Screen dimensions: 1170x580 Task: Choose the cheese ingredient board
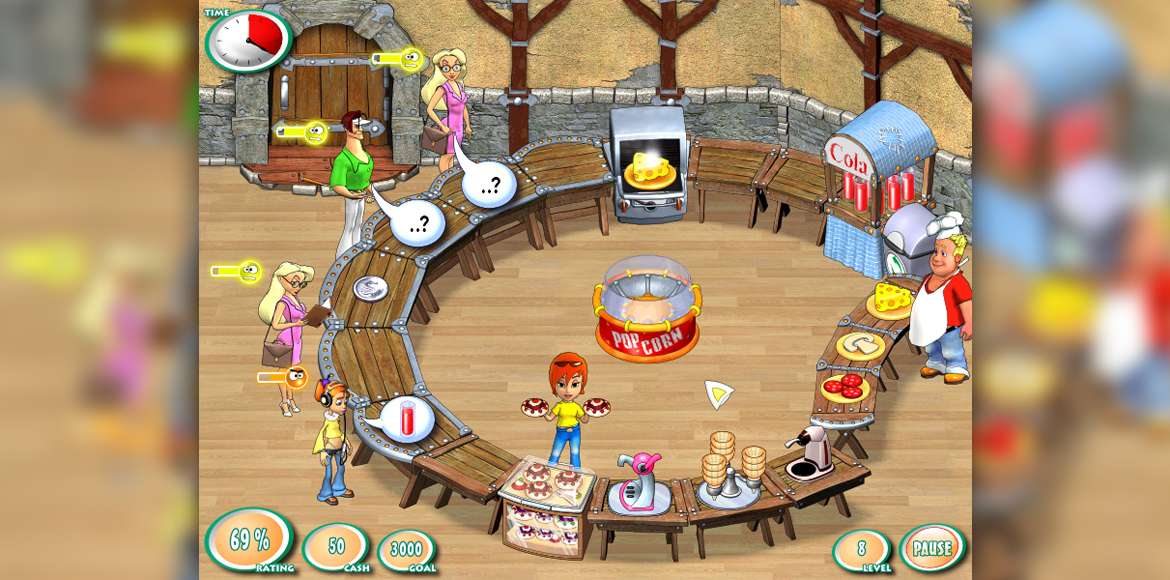(890, 299)
